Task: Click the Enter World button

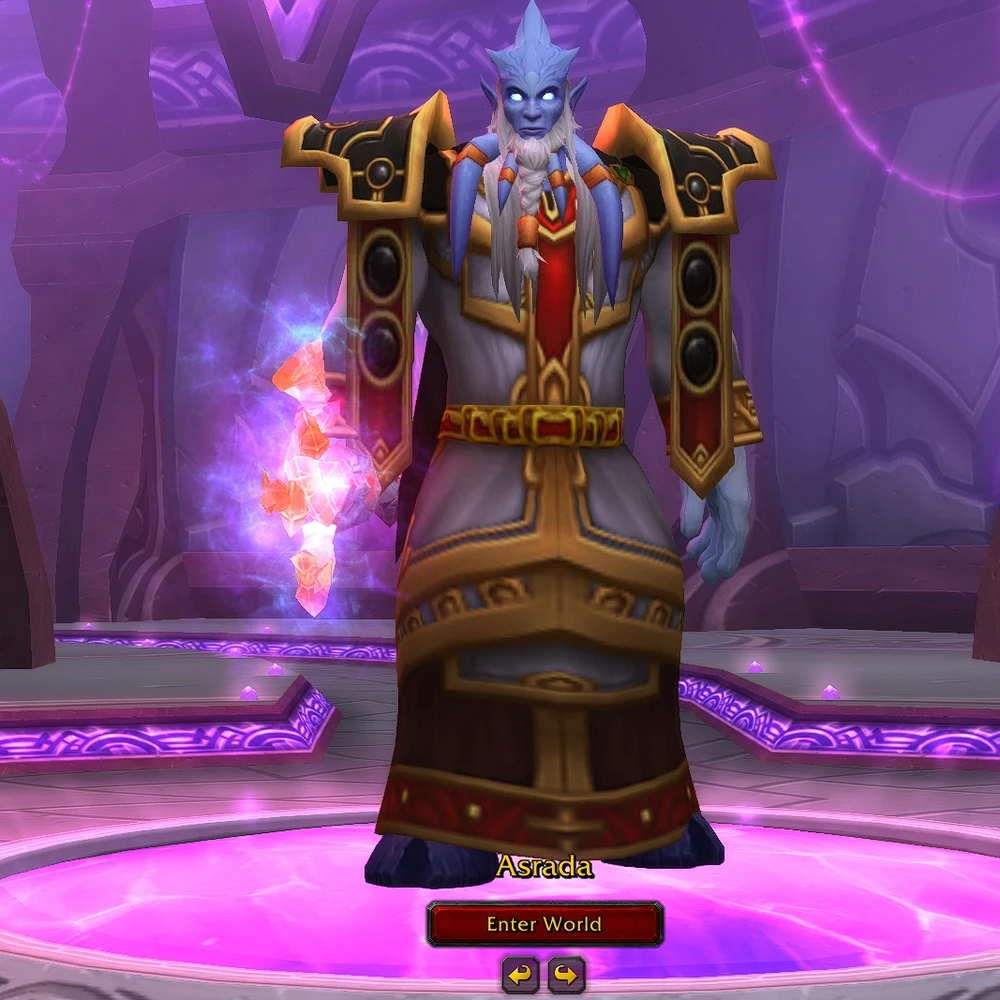Action: (x=544, y=924)
